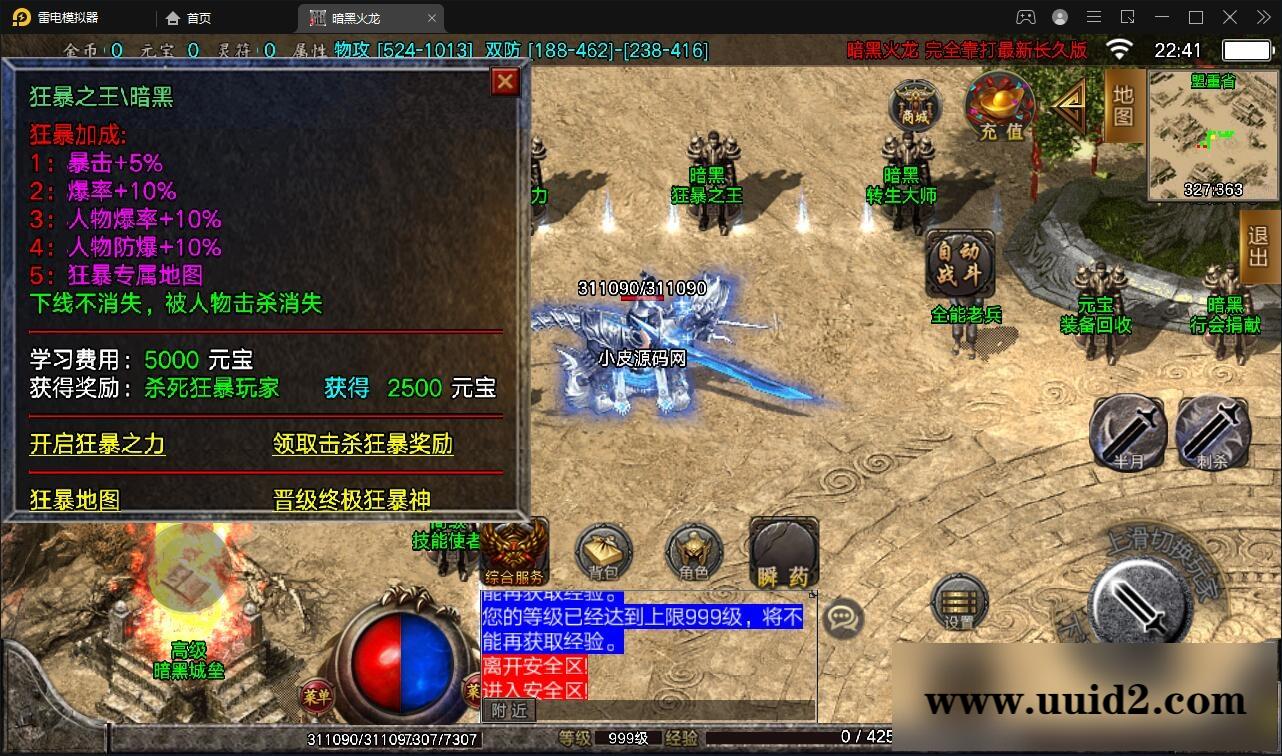Select the 半月 half-moon skill icon
This screenshot has width=1282, height=756.
[1128, 432]
